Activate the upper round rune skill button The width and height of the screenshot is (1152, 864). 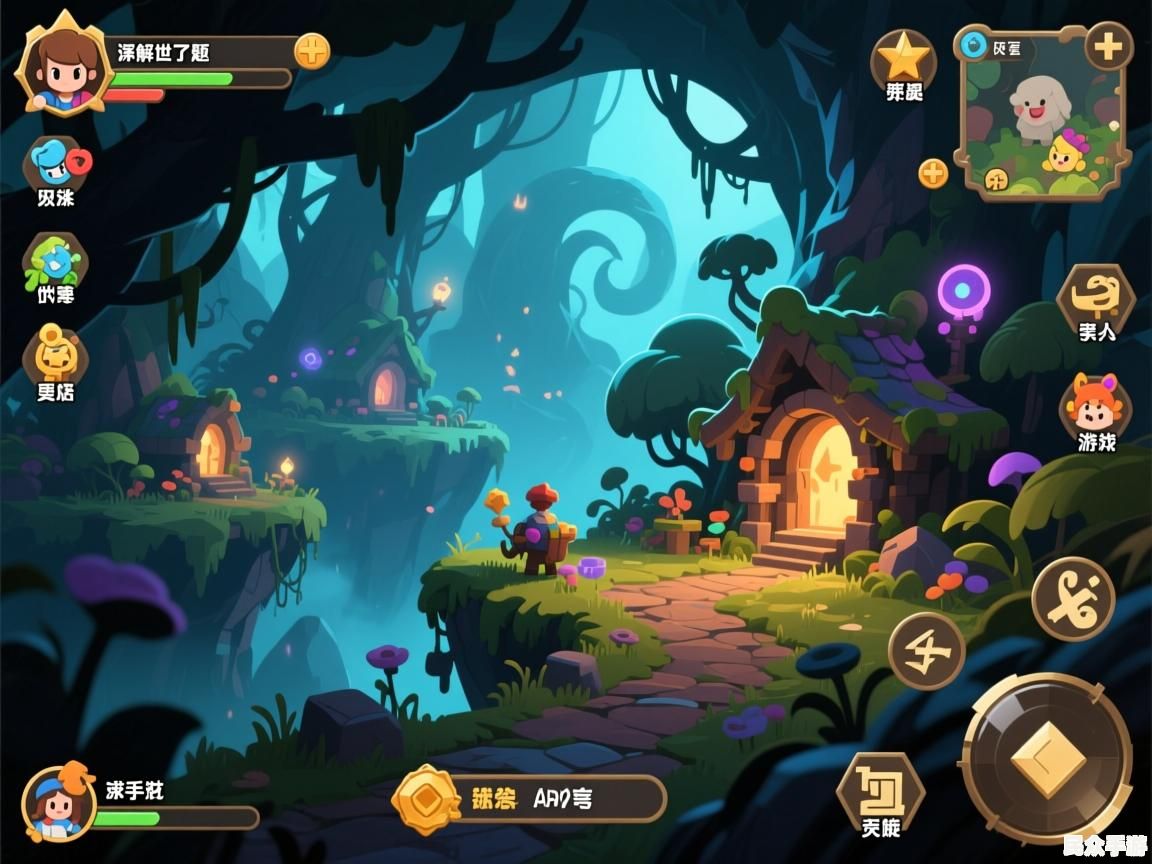click(x=1073, y=598)
